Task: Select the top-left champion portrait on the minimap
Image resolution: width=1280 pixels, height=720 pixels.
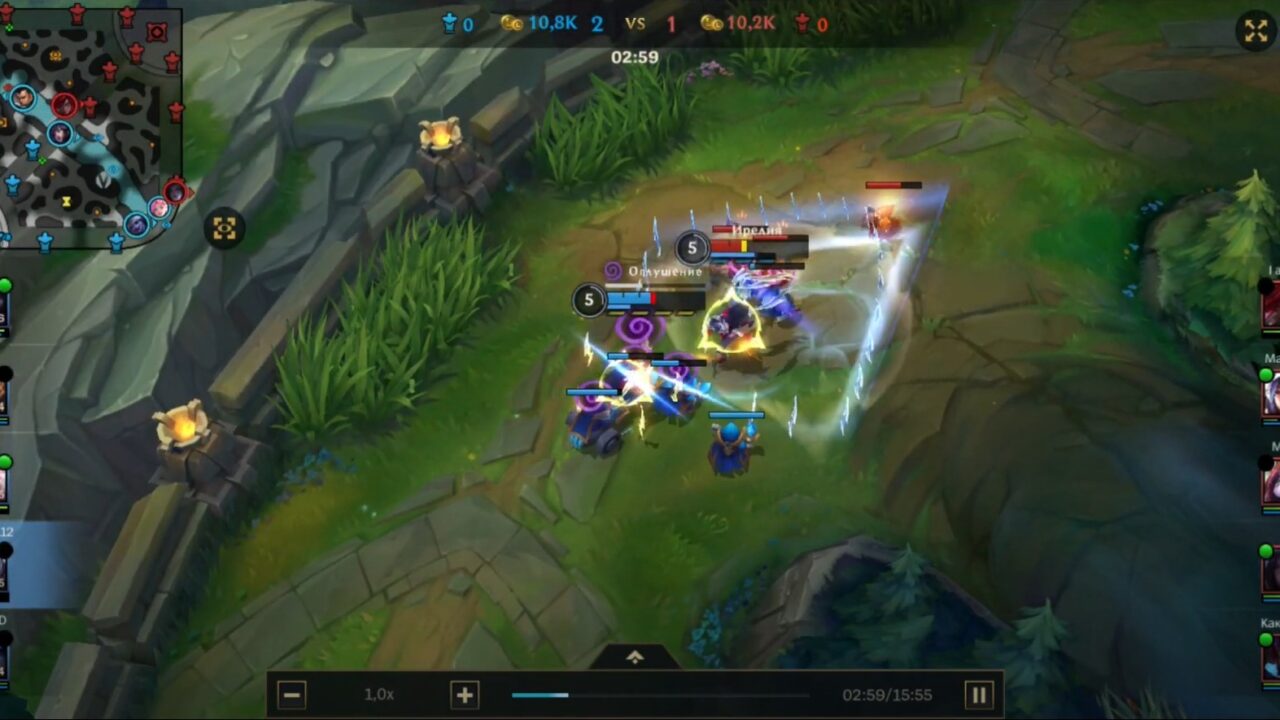Action: click(x=23, y=99)
